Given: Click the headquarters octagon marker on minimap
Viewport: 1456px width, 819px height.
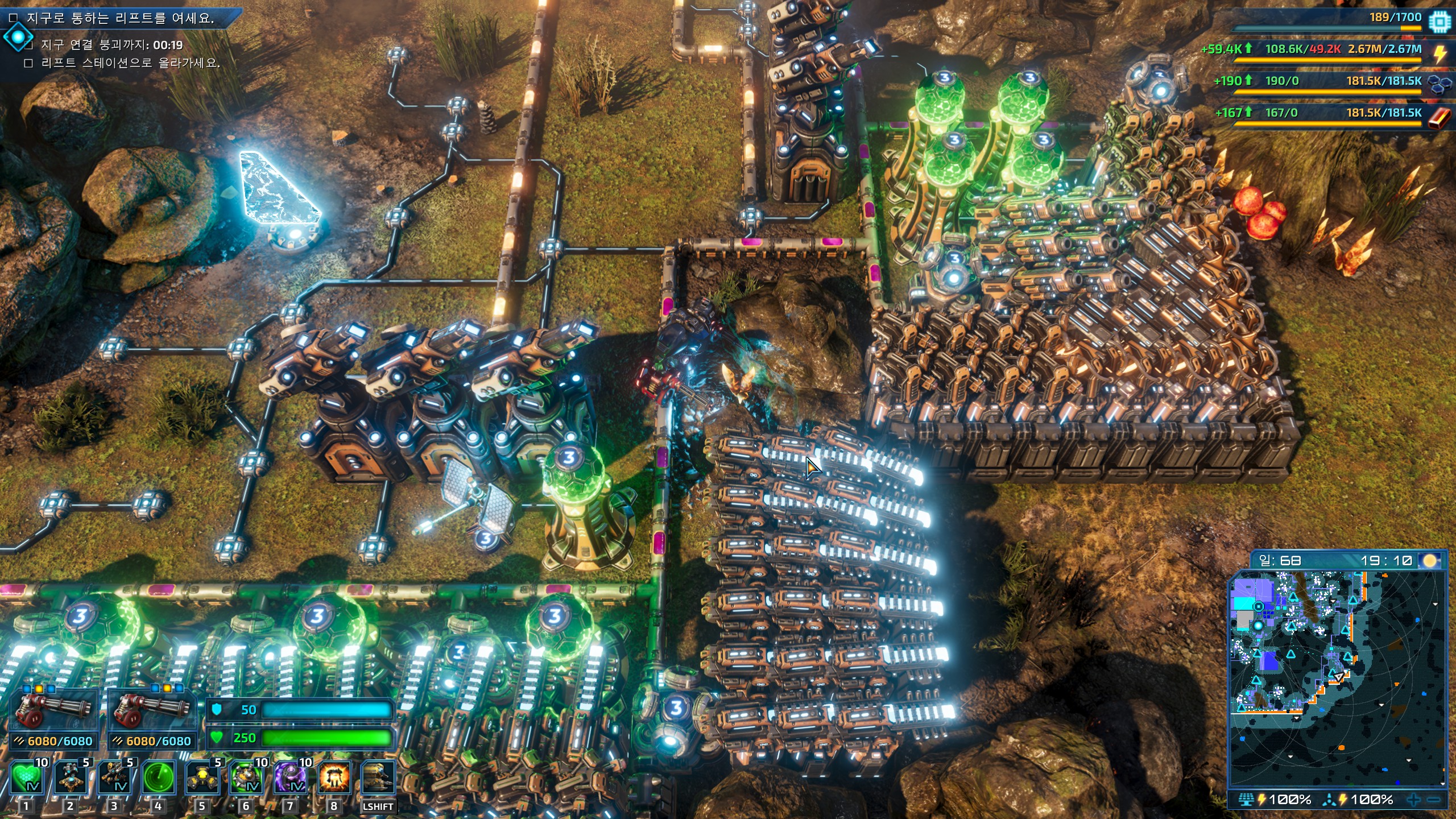Looking at the screenshot, I should click(x=1259, y=607).
